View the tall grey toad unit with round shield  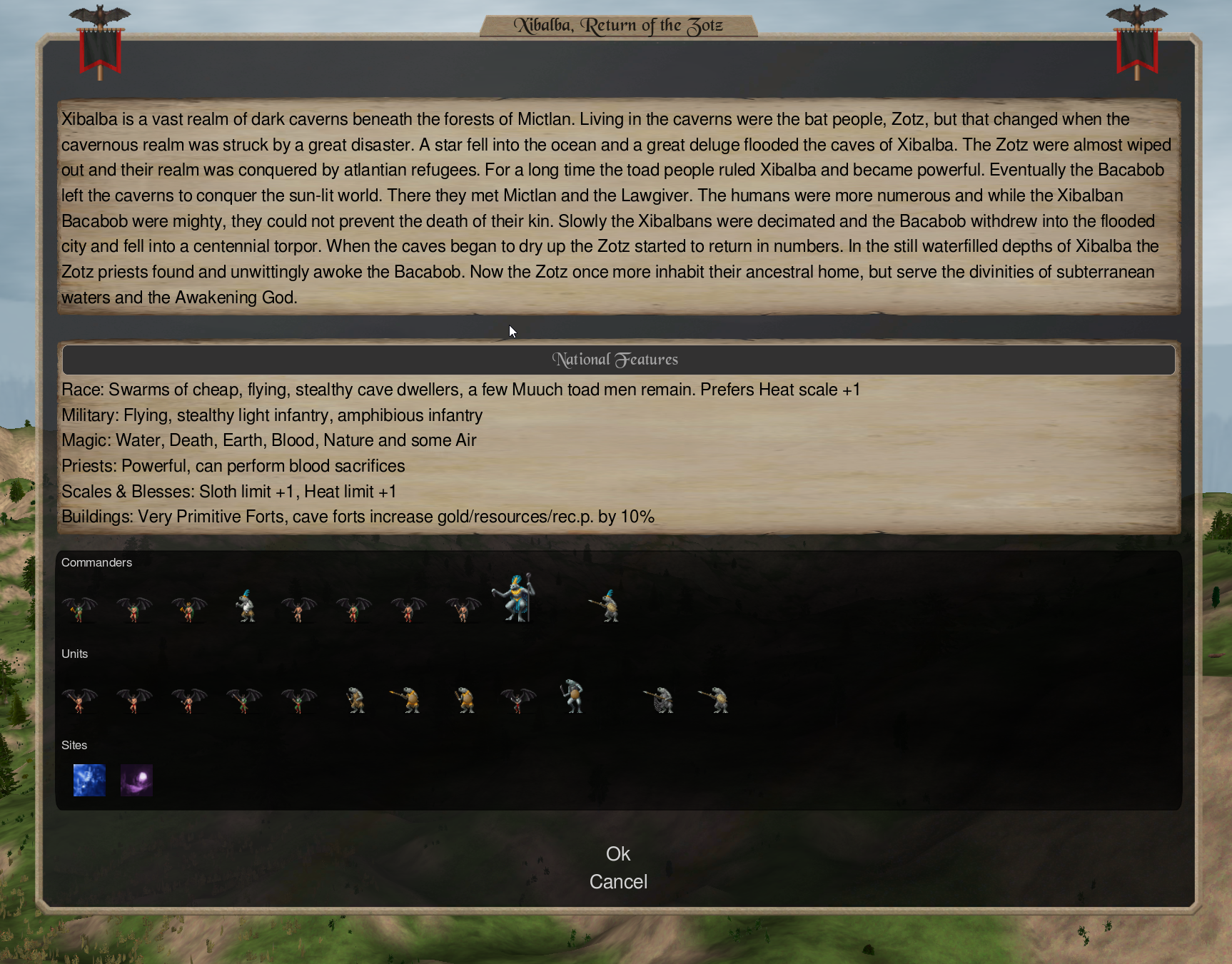(x=572, y=696)
